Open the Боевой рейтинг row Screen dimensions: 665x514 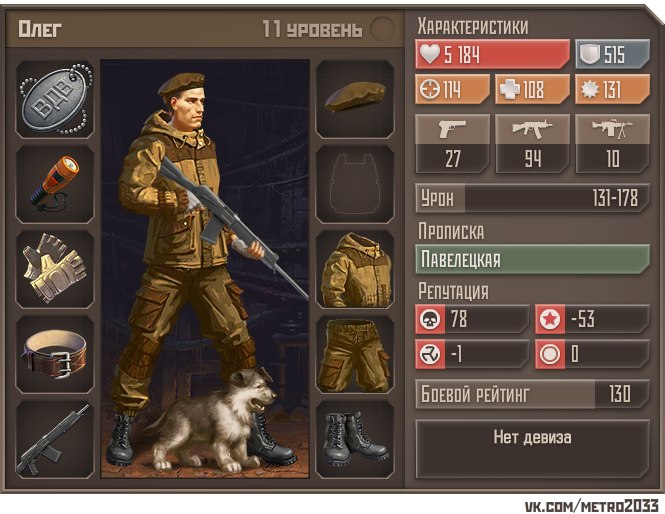(x=533, y=393)
